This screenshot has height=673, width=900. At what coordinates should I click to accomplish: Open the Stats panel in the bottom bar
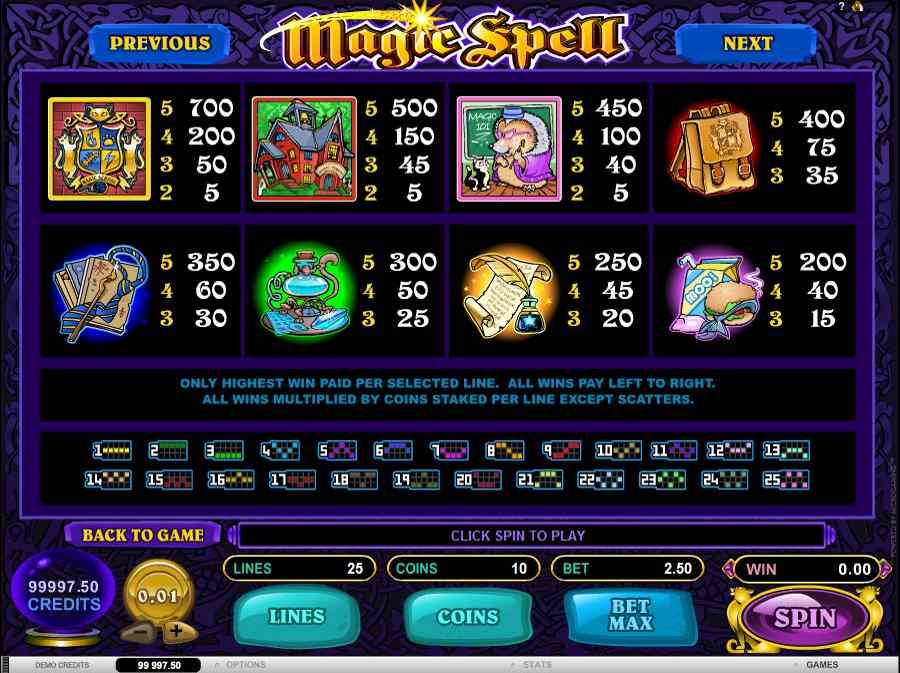click(x=537, y=664)
